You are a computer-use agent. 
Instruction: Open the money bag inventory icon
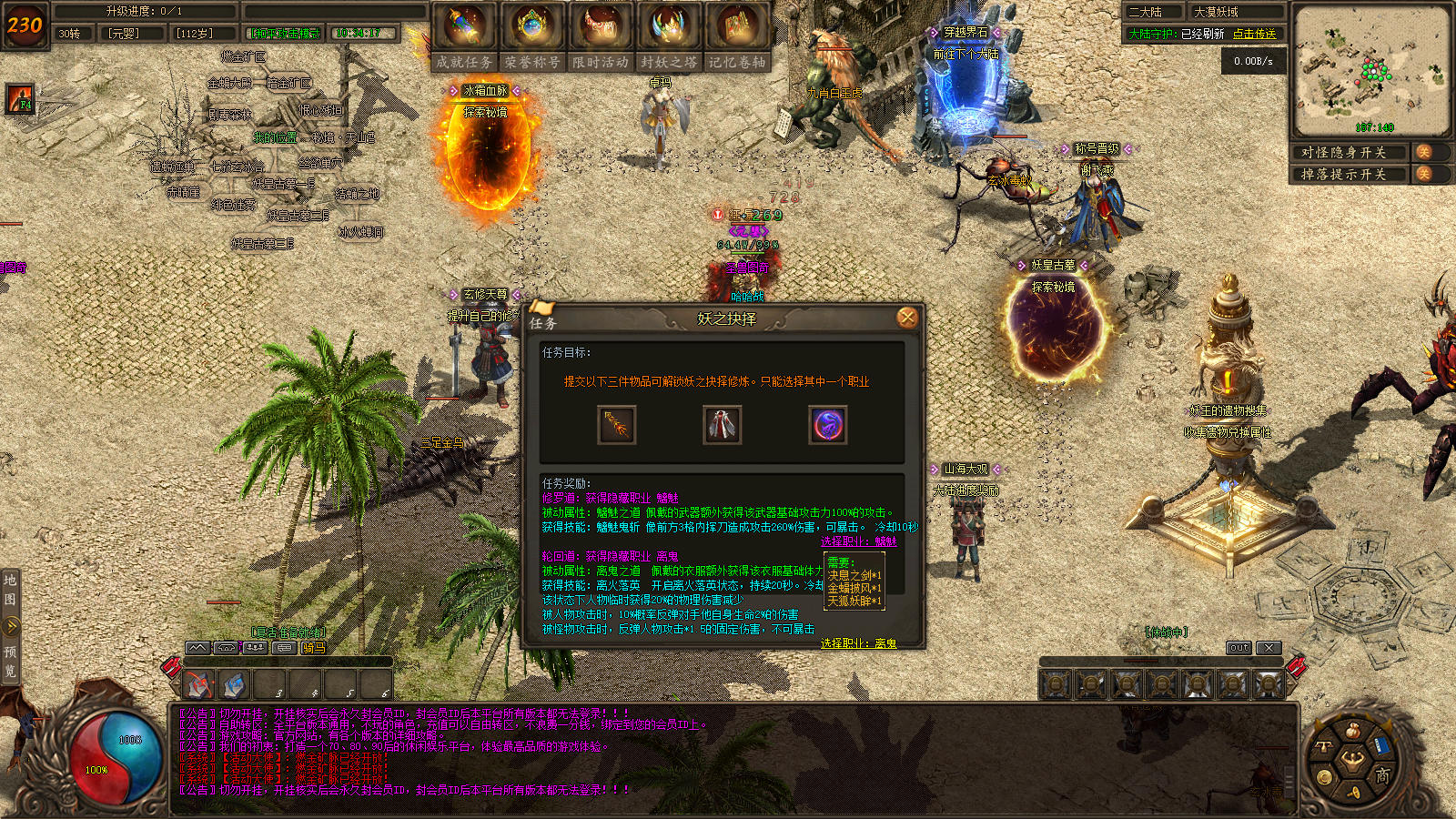pyautogui.click(x=1353, y=731)
